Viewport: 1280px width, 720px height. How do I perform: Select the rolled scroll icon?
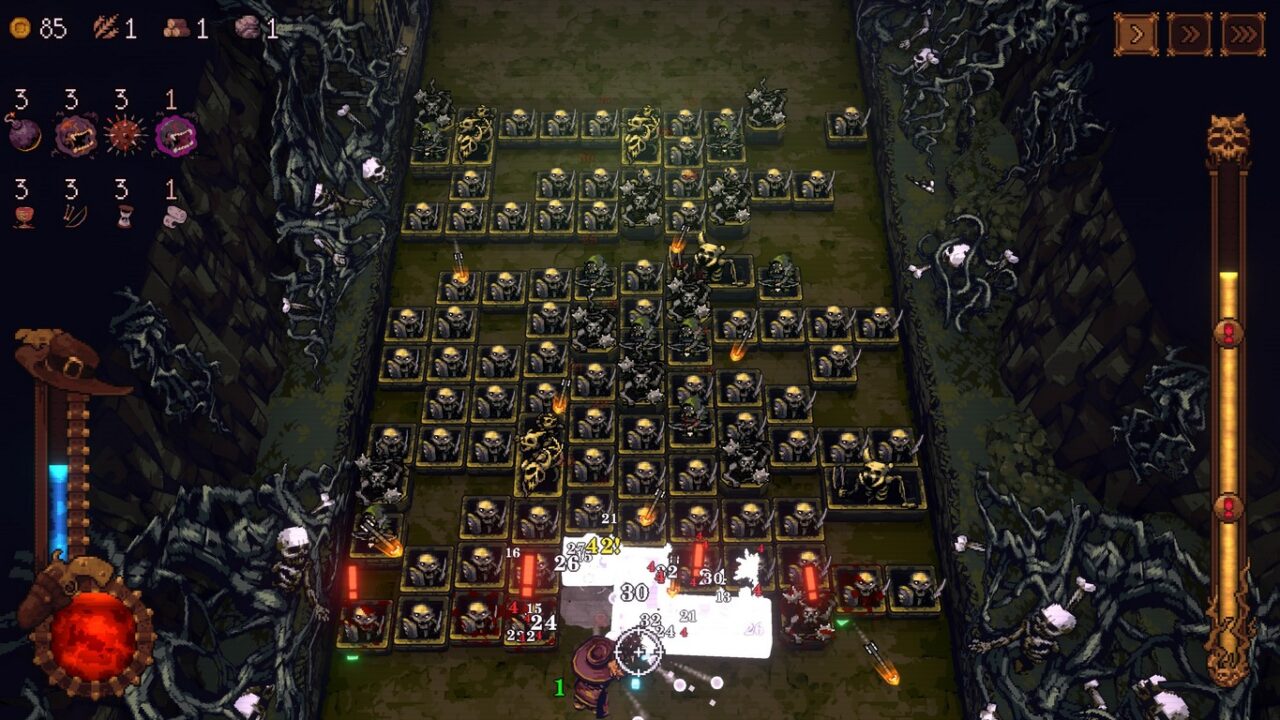[173, 216]
